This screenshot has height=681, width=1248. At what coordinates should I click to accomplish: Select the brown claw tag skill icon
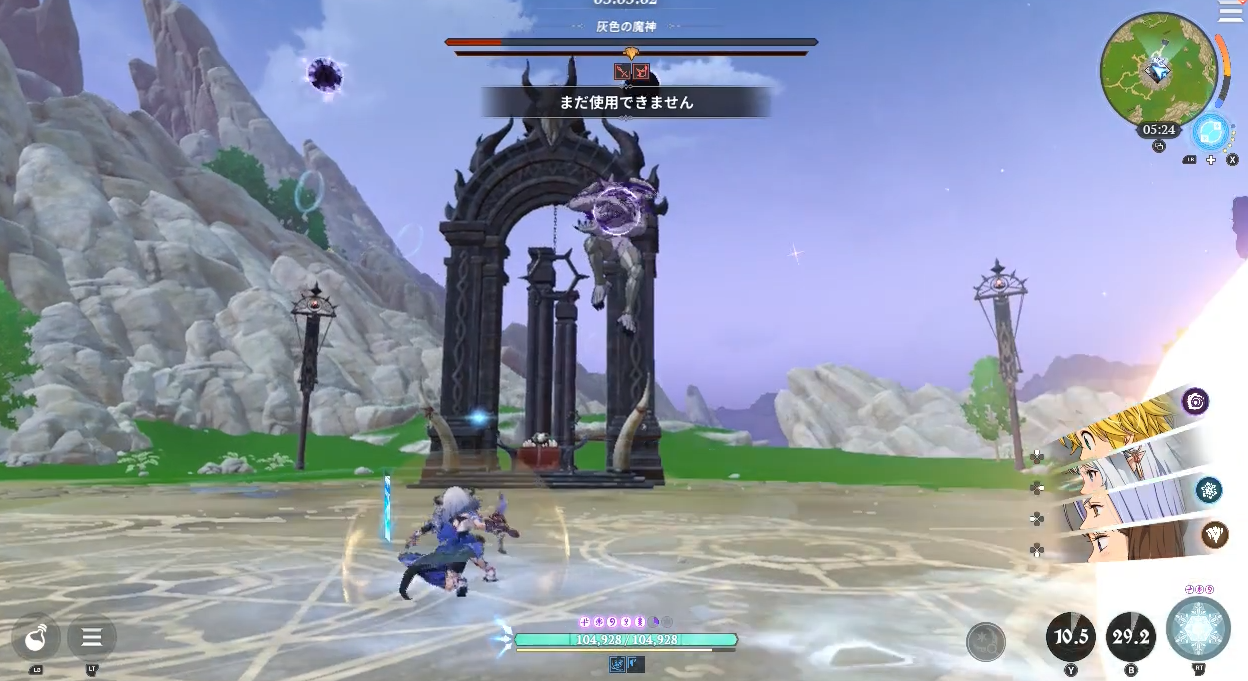[x=1215, y=535]
